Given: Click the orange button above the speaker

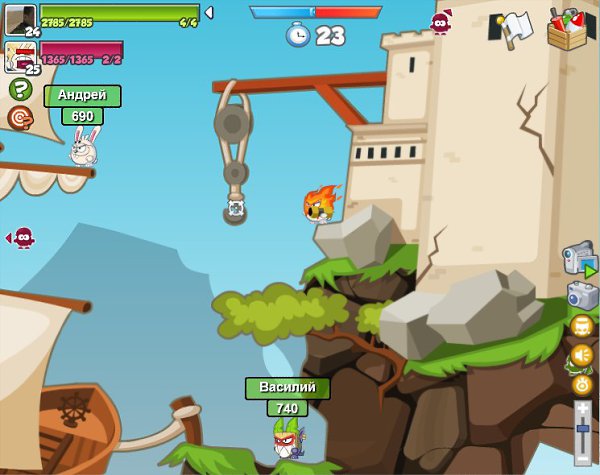Looking at the screenshot, I should tap(582, 326).
